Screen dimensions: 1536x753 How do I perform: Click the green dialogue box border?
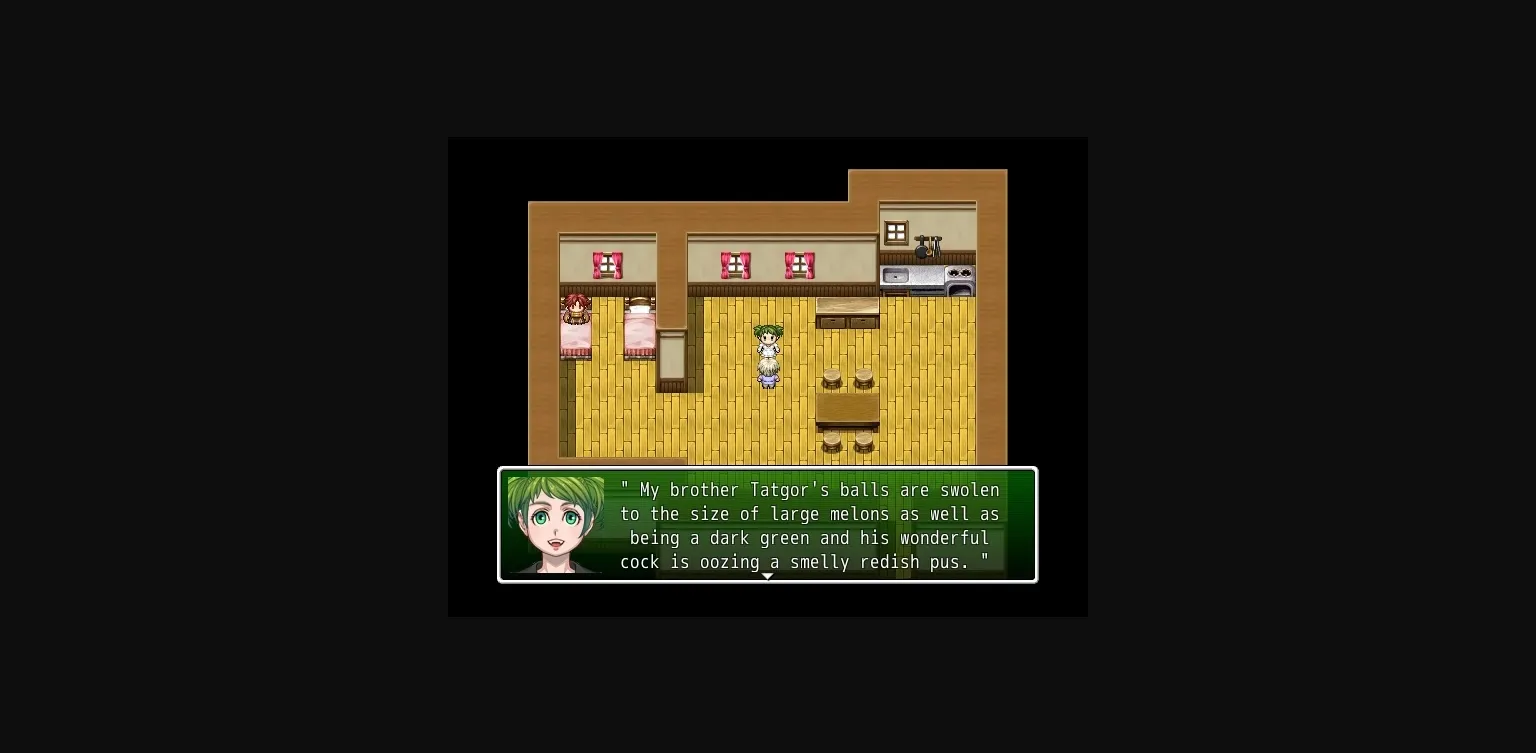(x=768, y=470)
